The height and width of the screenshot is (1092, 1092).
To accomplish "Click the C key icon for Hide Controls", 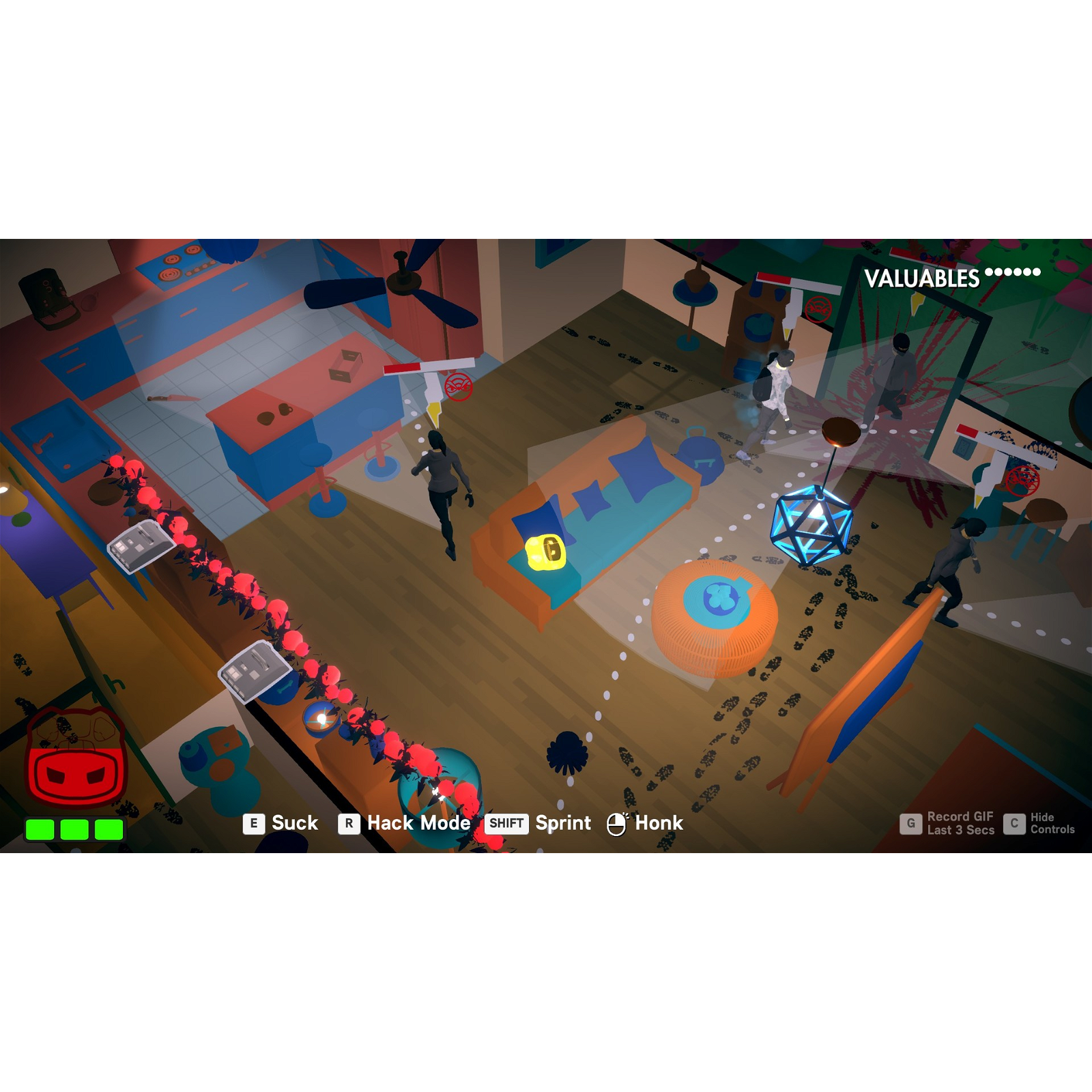I will (1013, 823).
